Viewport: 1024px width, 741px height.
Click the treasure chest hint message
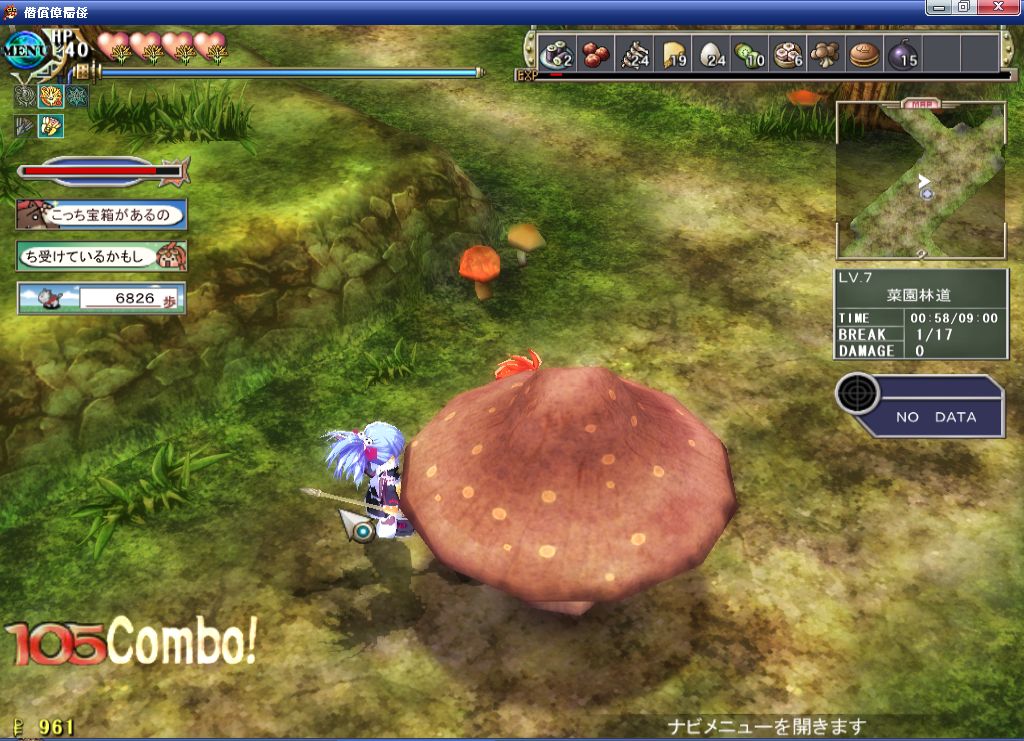click(102, 214)
